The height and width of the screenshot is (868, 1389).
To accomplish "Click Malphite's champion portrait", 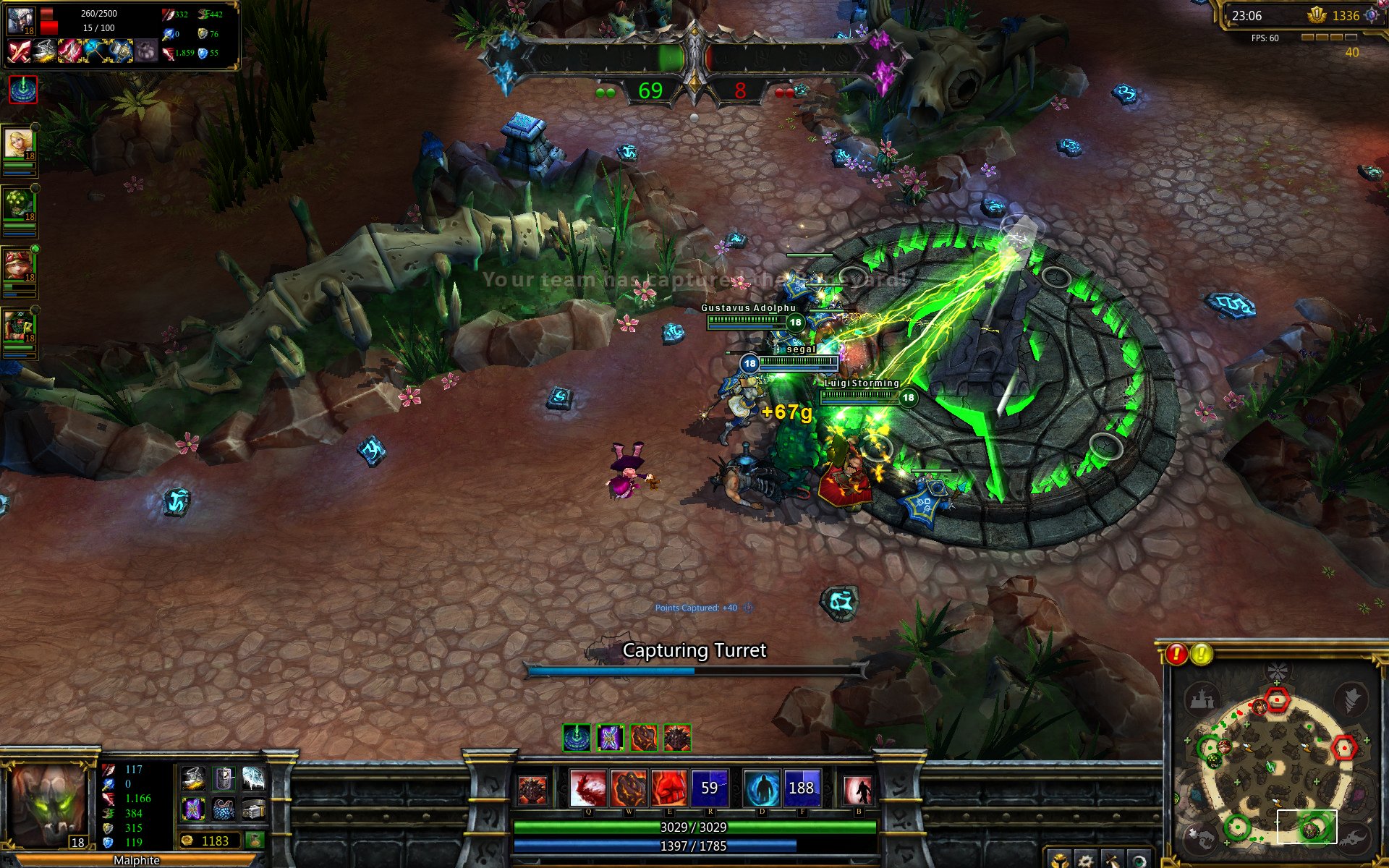I will click(48, 804).
